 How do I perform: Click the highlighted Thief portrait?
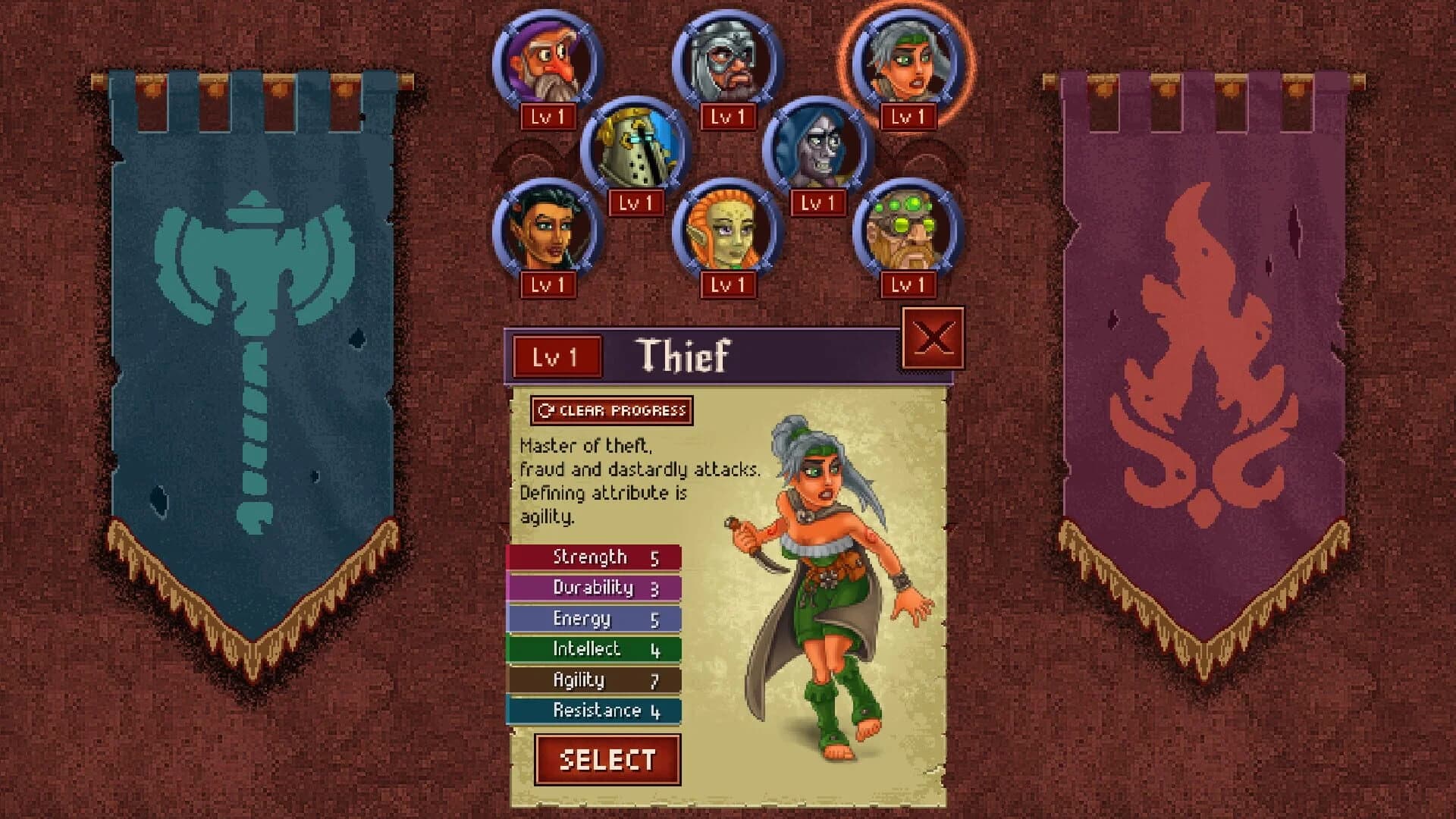coord(906,59)
